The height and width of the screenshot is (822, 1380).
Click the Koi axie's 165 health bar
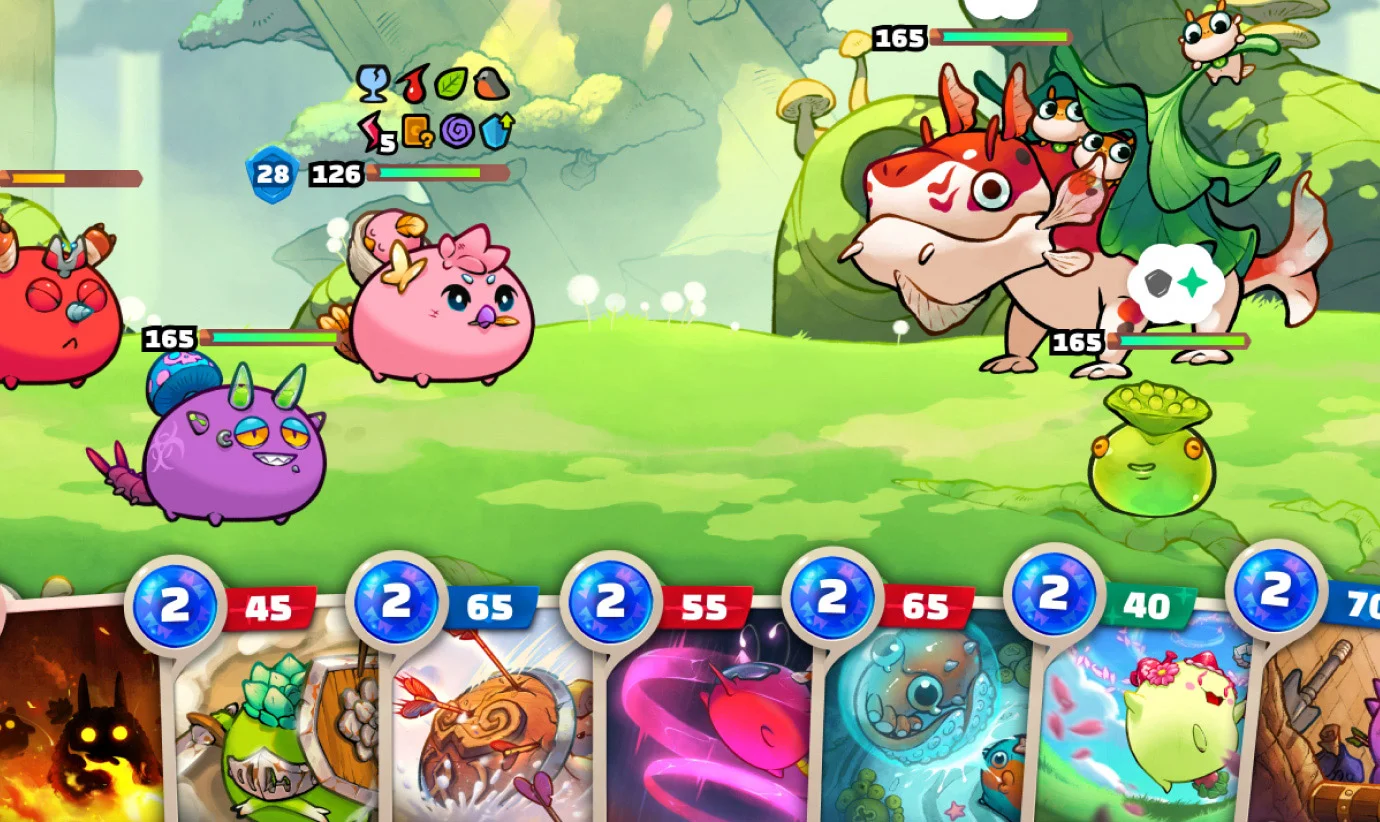tap(1180, 342)
